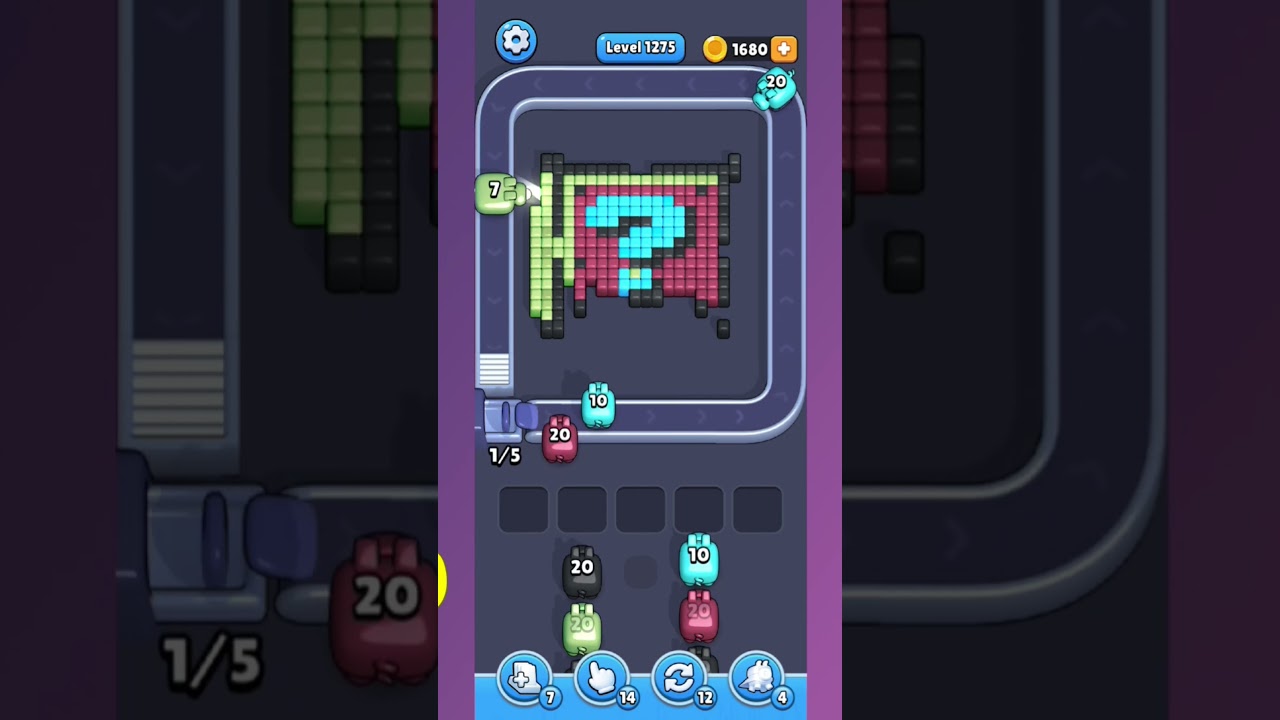The width and height of the screenshot is (1280, 720).
Task: Click the orange plus to buy coins
Action: tap(782, 48)
